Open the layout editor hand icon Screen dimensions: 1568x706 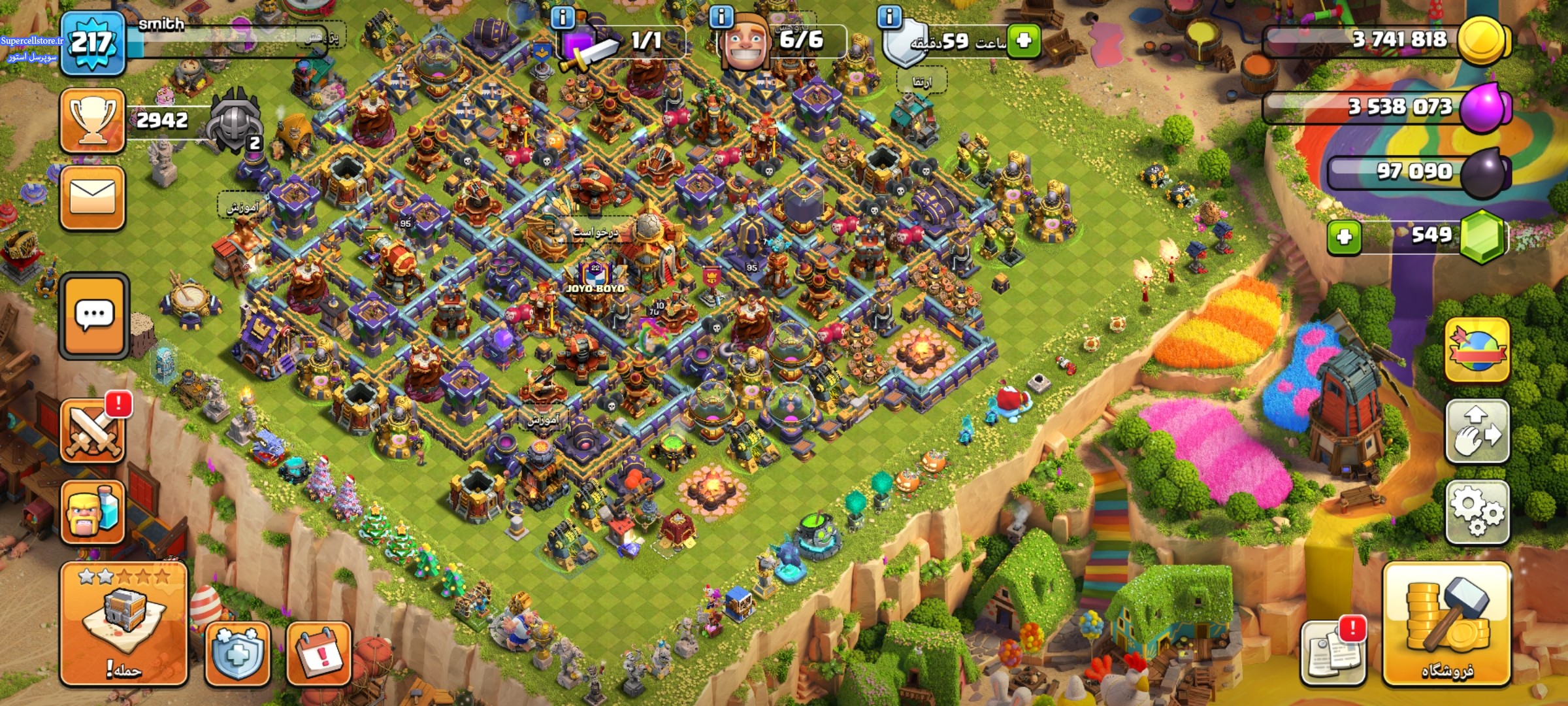pos(1477,431)
